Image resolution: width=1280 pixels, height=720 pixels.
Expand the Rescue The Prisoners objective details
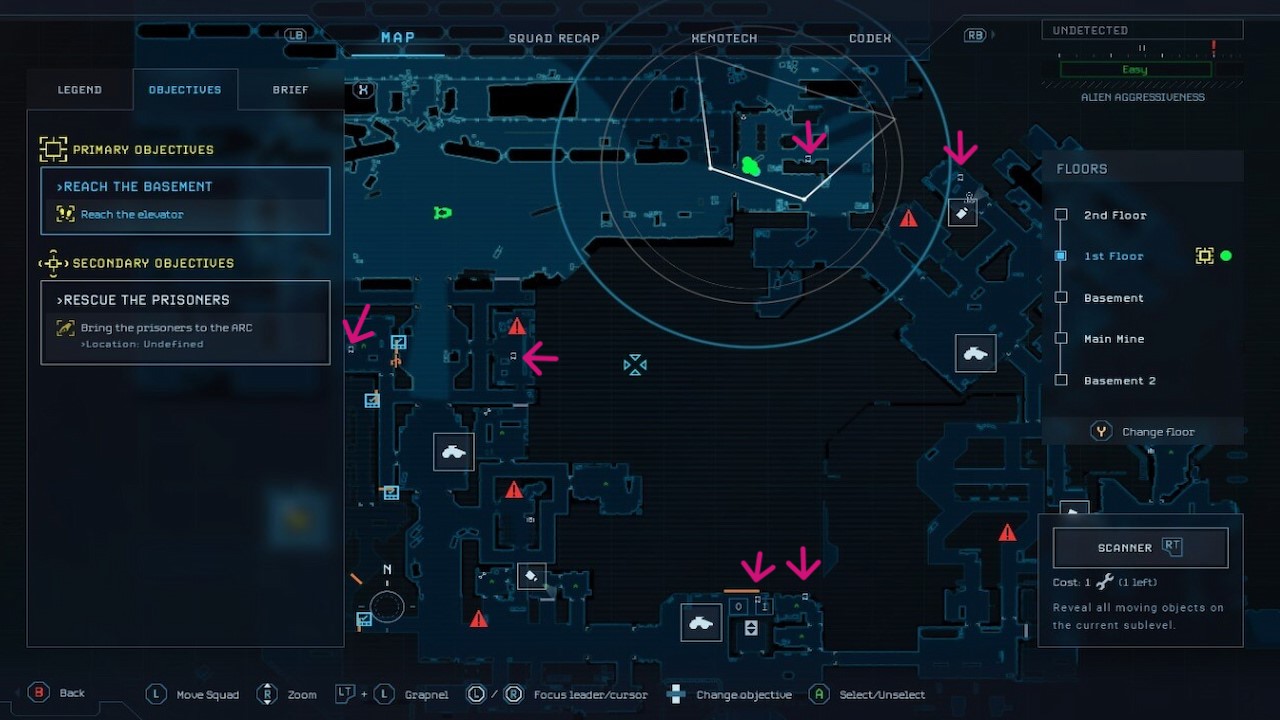(143, 299)
